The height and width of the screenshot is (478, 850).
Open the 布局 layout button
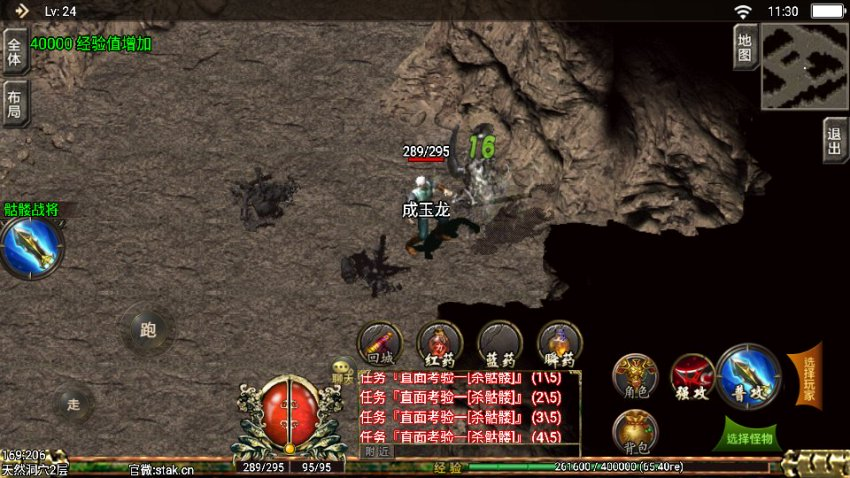(x=14, y=103)
